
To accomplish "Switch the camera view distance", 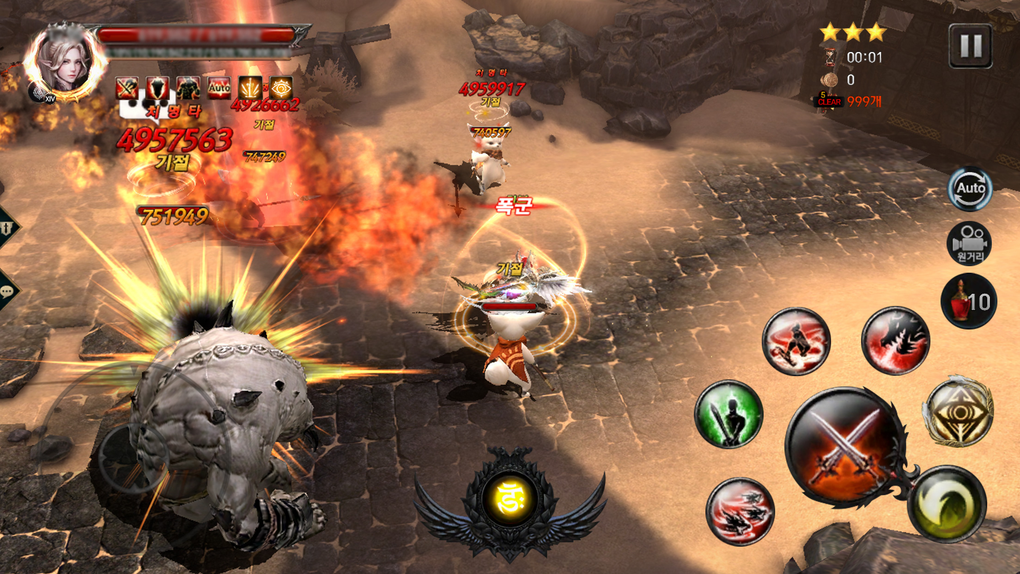I will tap(969, 243).
